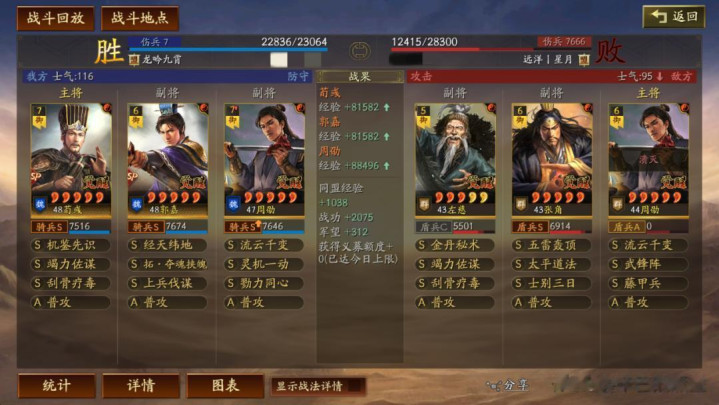Select the 战果 battle results tab
This screenshot has width=719, height=405.
(x=359, y=76)
